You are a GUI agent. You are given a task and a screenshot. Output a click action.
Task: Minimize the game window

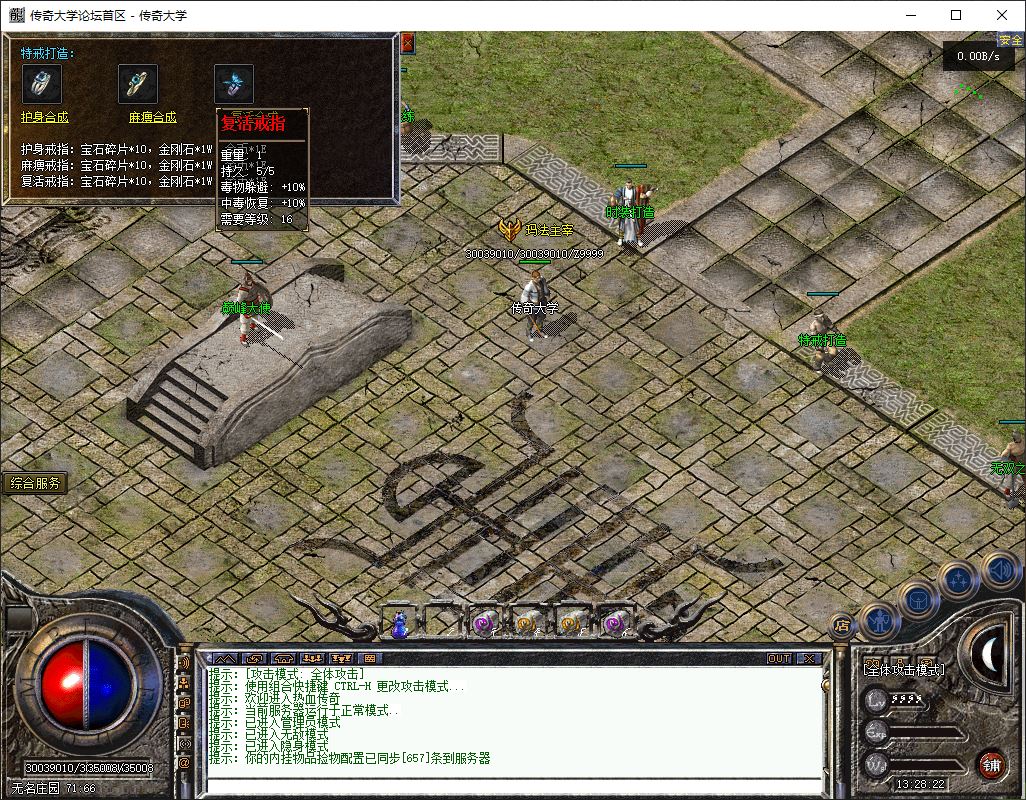(x=910, y=15)
